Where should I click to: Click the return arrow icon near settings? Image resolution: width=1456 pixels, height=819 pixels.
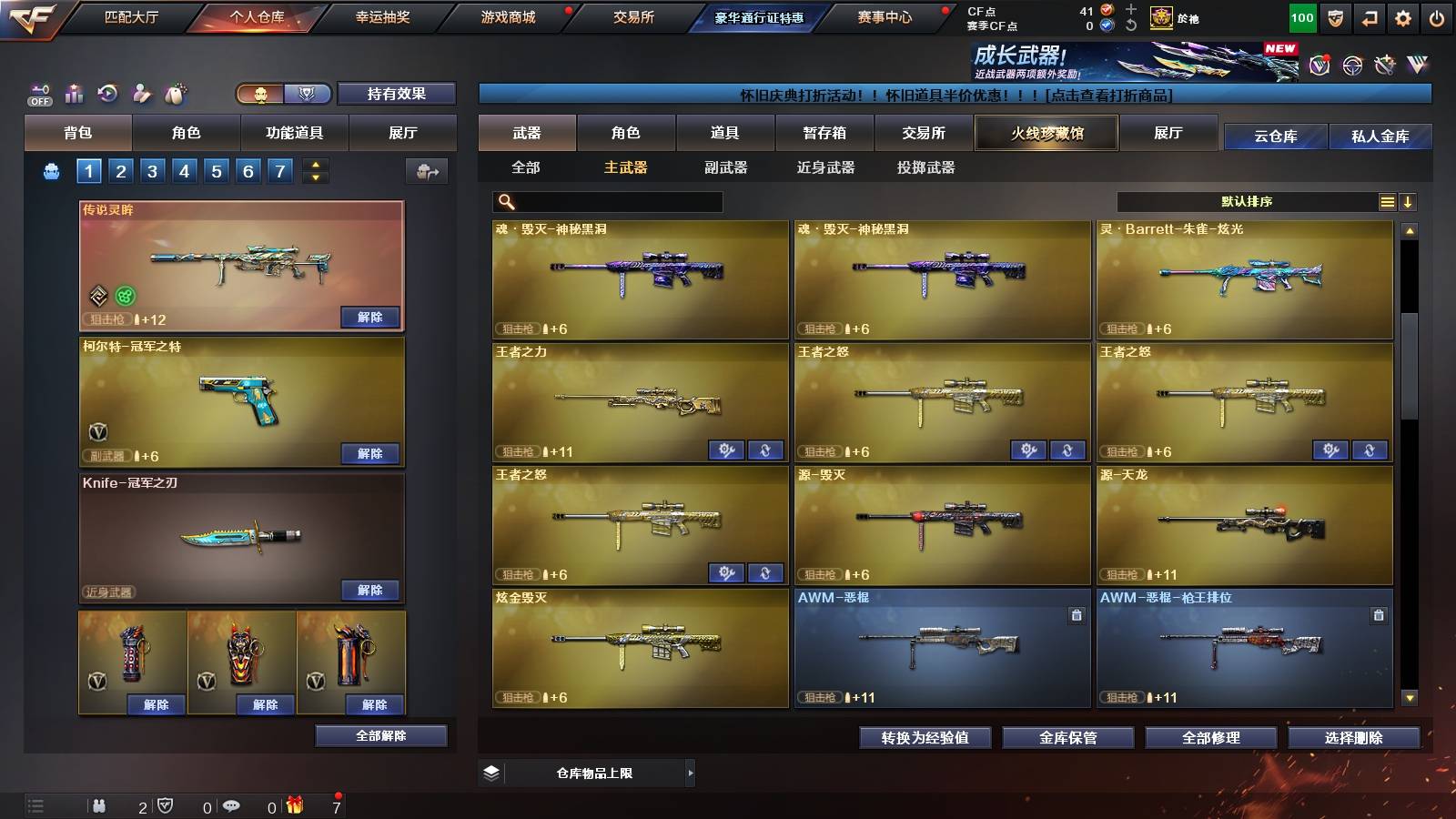click(x=1370, y=16)
